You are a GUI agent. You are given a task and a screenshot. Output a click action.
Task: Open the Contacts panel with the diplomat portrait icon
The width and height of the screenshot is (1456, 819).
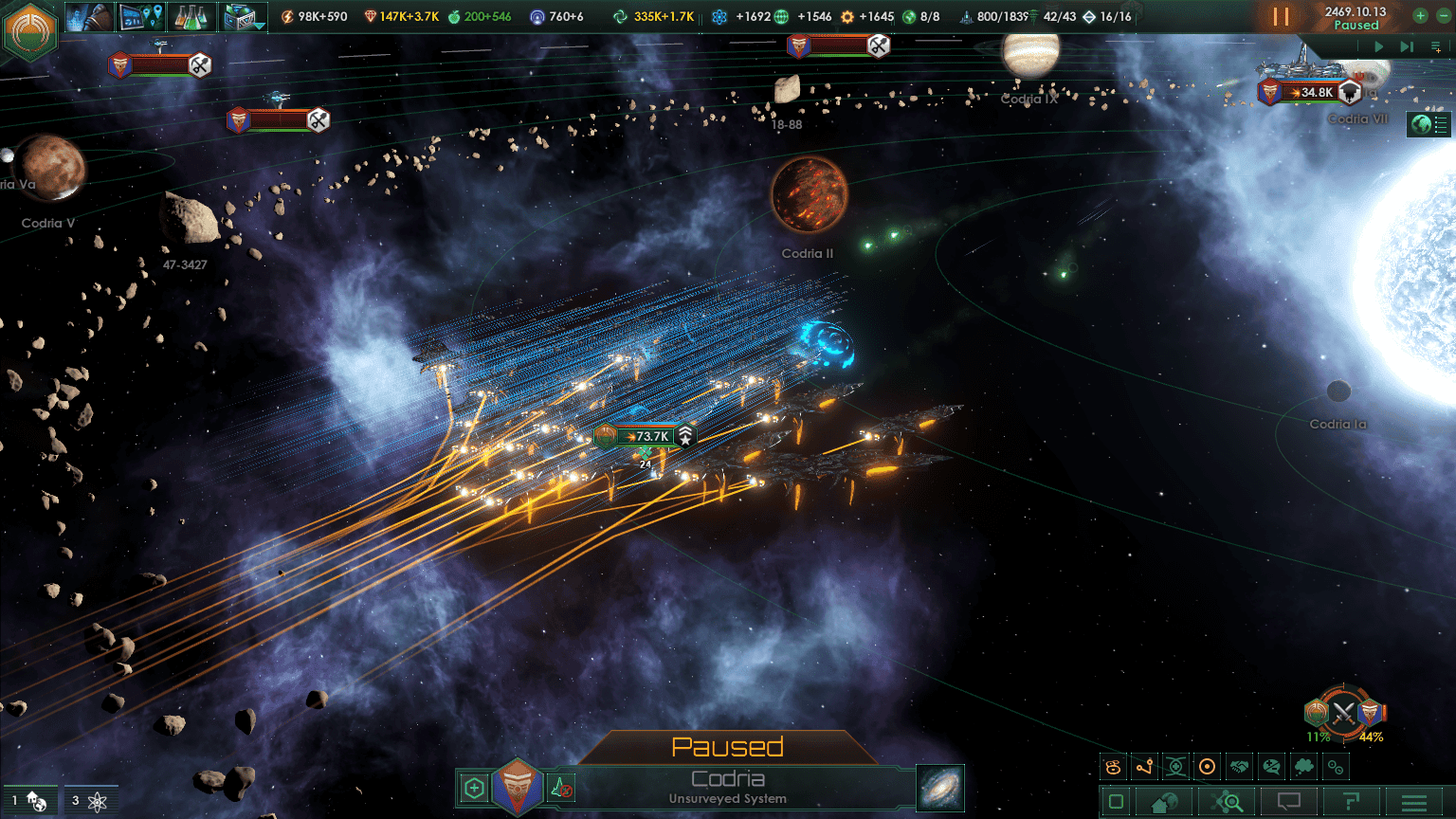coord(90,16)
